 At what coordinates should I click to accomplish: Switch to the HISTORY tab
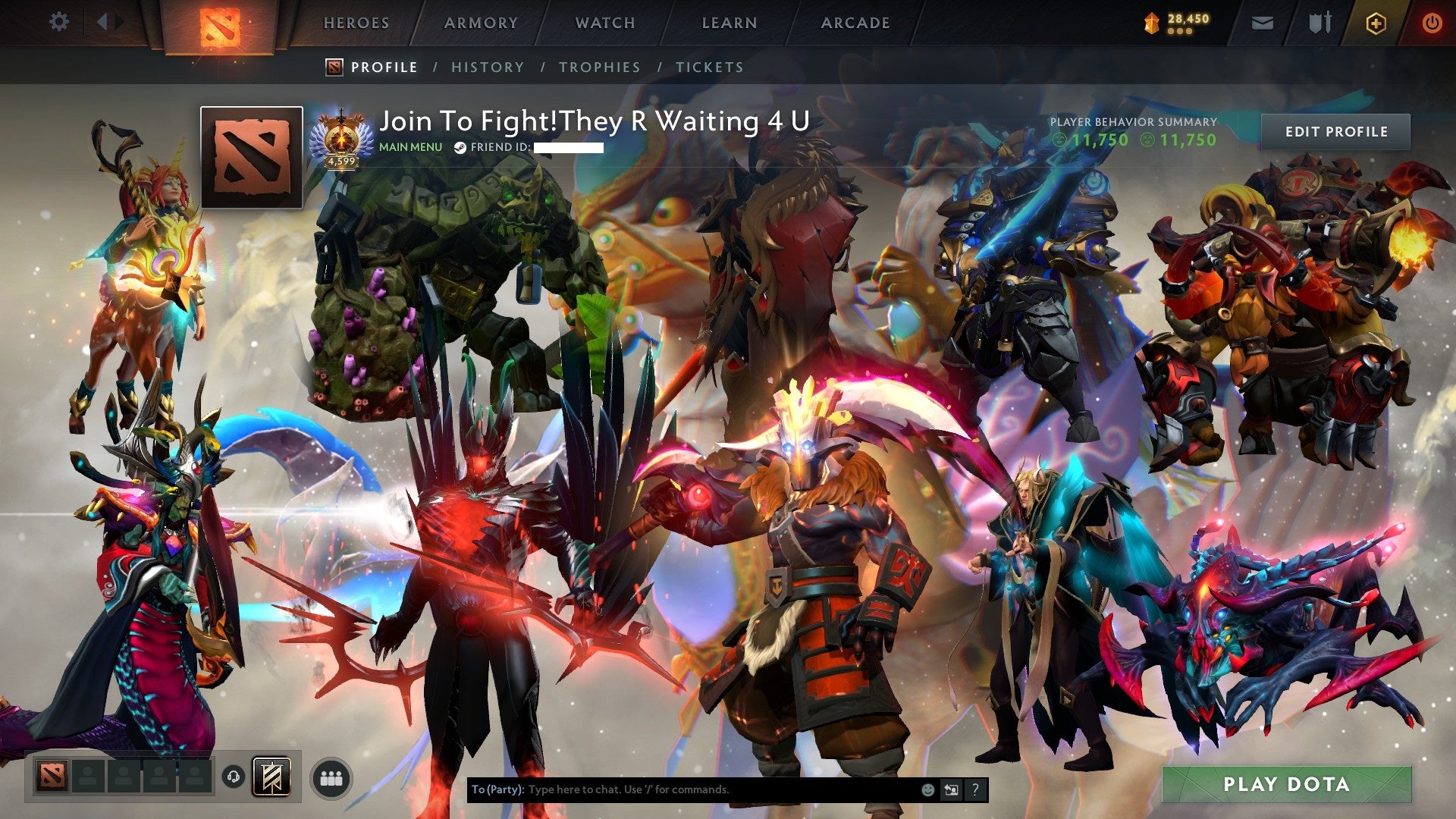coord(488,67)
